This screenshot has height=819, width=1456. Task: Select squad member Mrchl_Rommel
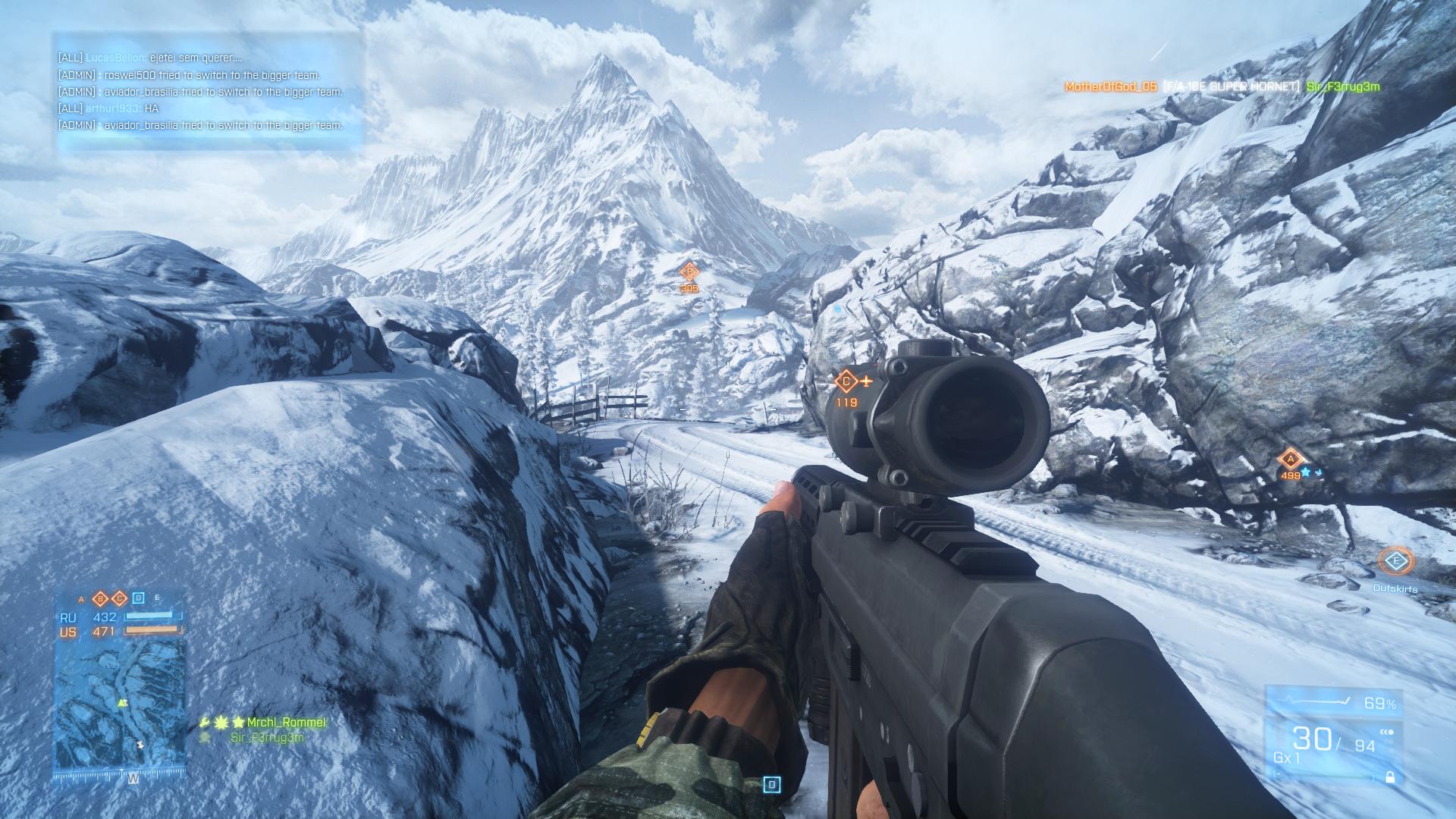point(286,723)
